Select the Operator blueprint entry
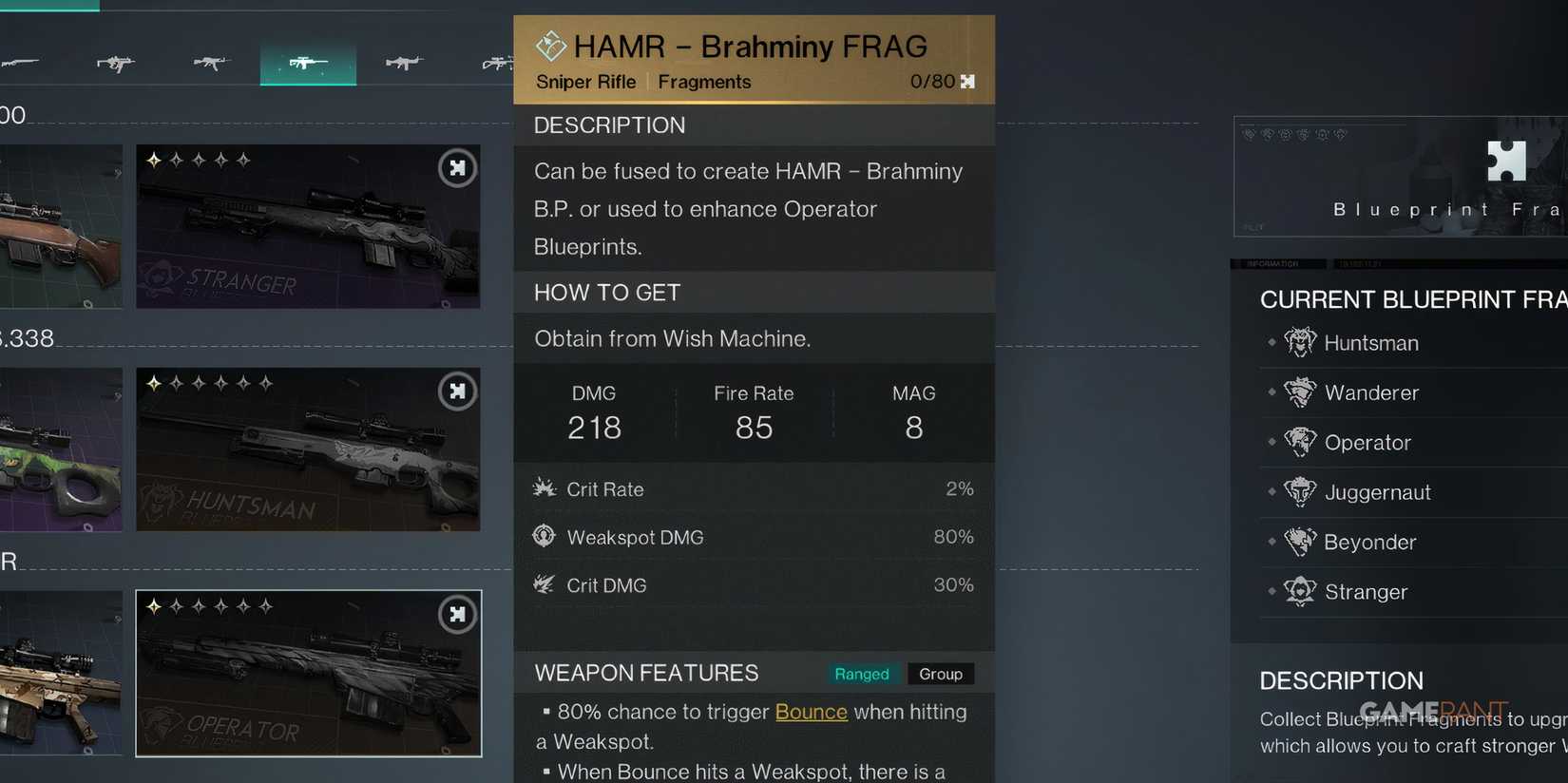This screenshot has width=1568, height=783. coord(1367,442)
